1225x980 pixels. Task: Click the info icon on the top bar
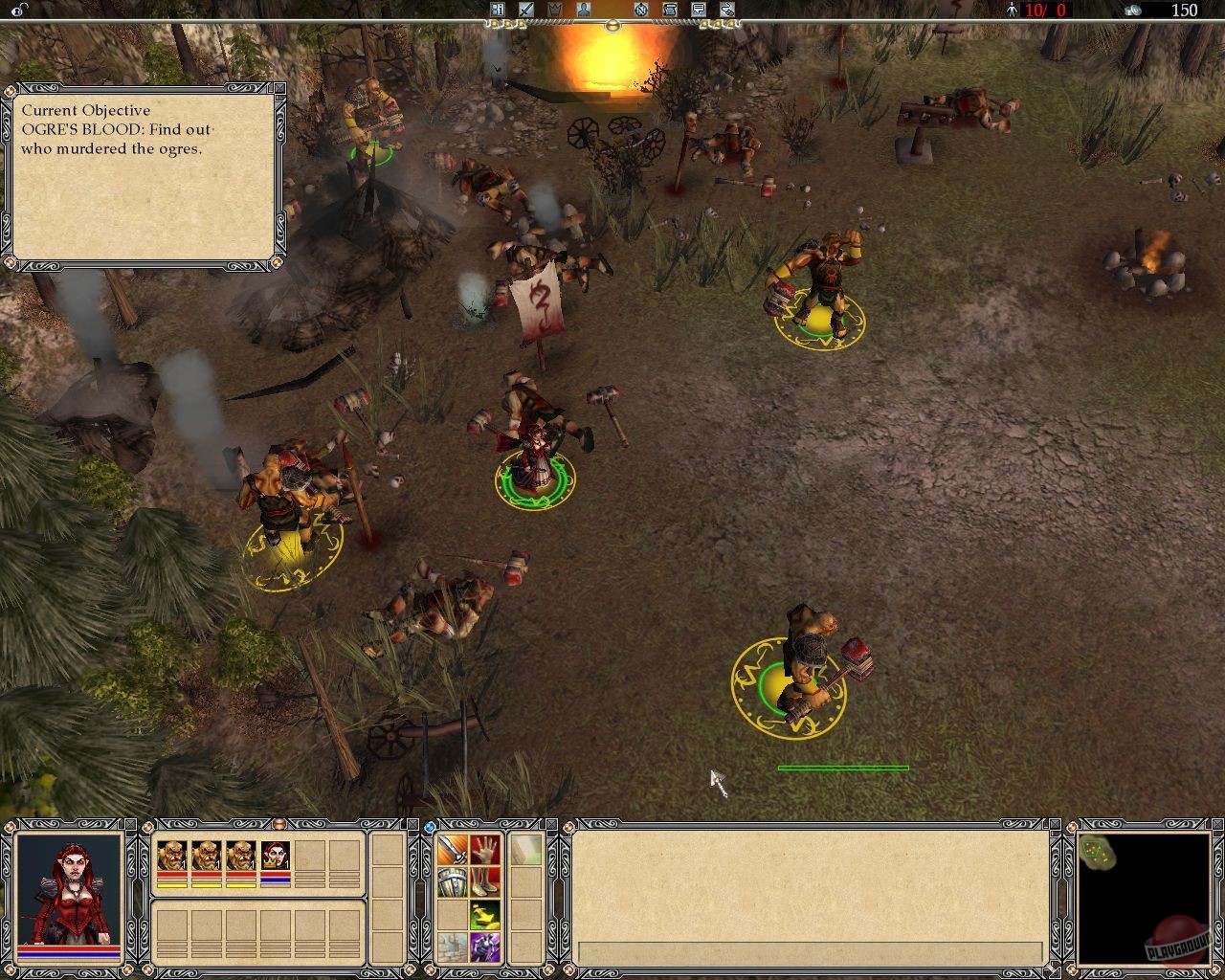(x=498, y=10)
